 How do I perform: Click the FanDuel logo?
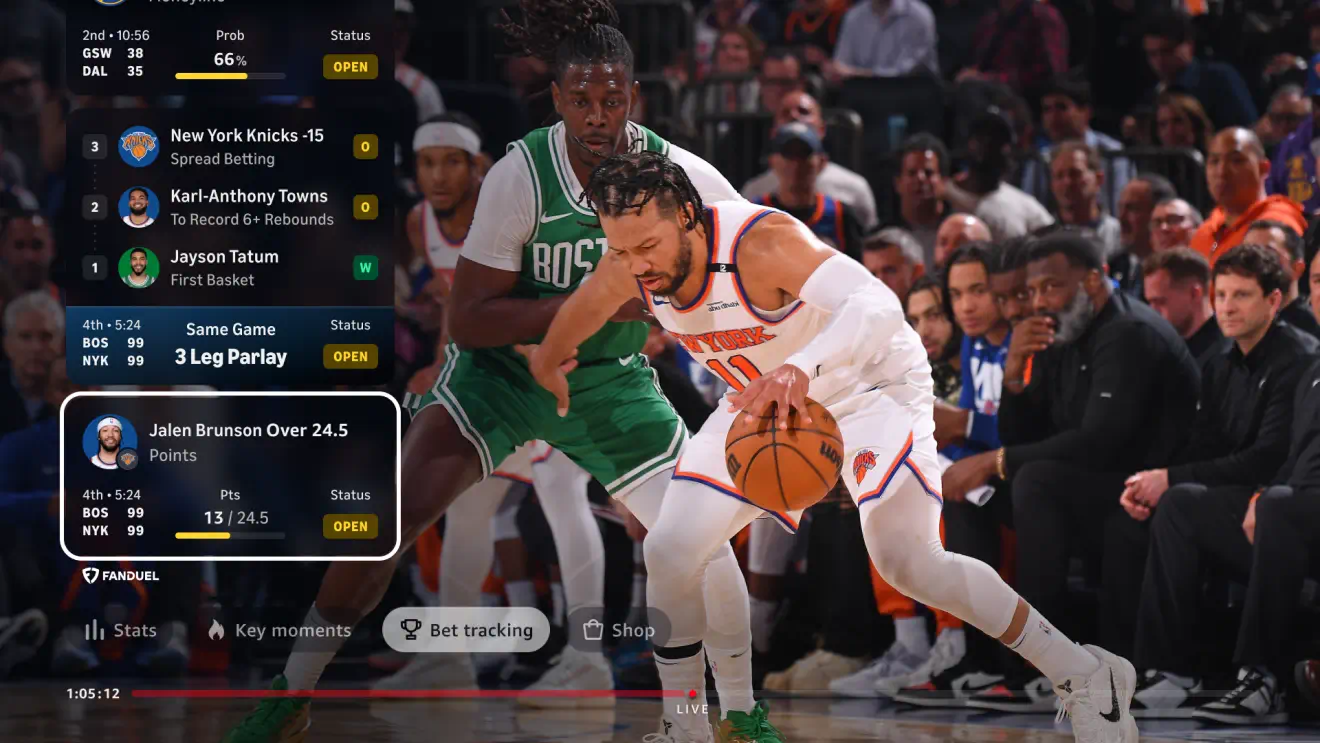tap(121, 575)
